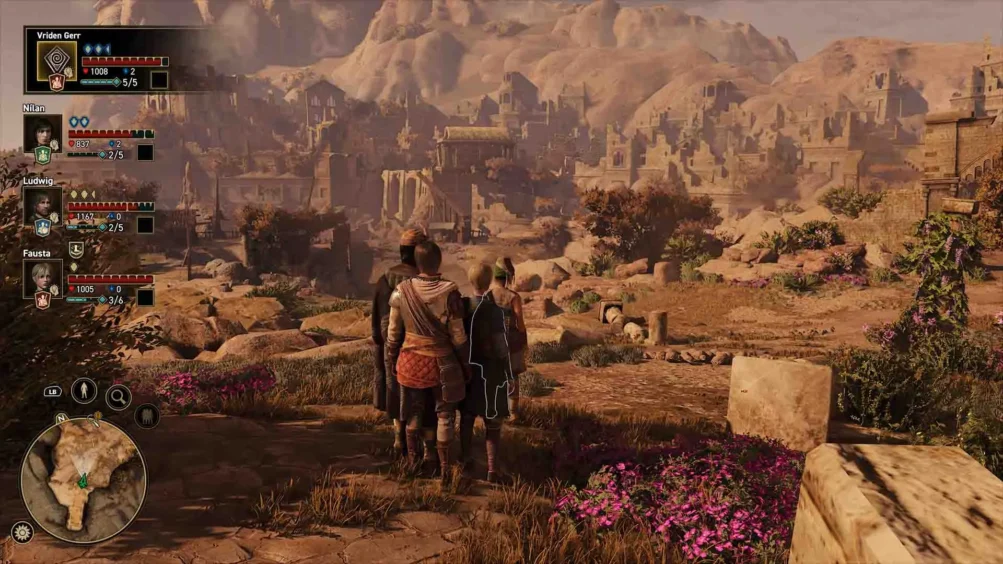The image size is (1003, 564).
Task: Open the circular minimap
Action: click(83, 480)
